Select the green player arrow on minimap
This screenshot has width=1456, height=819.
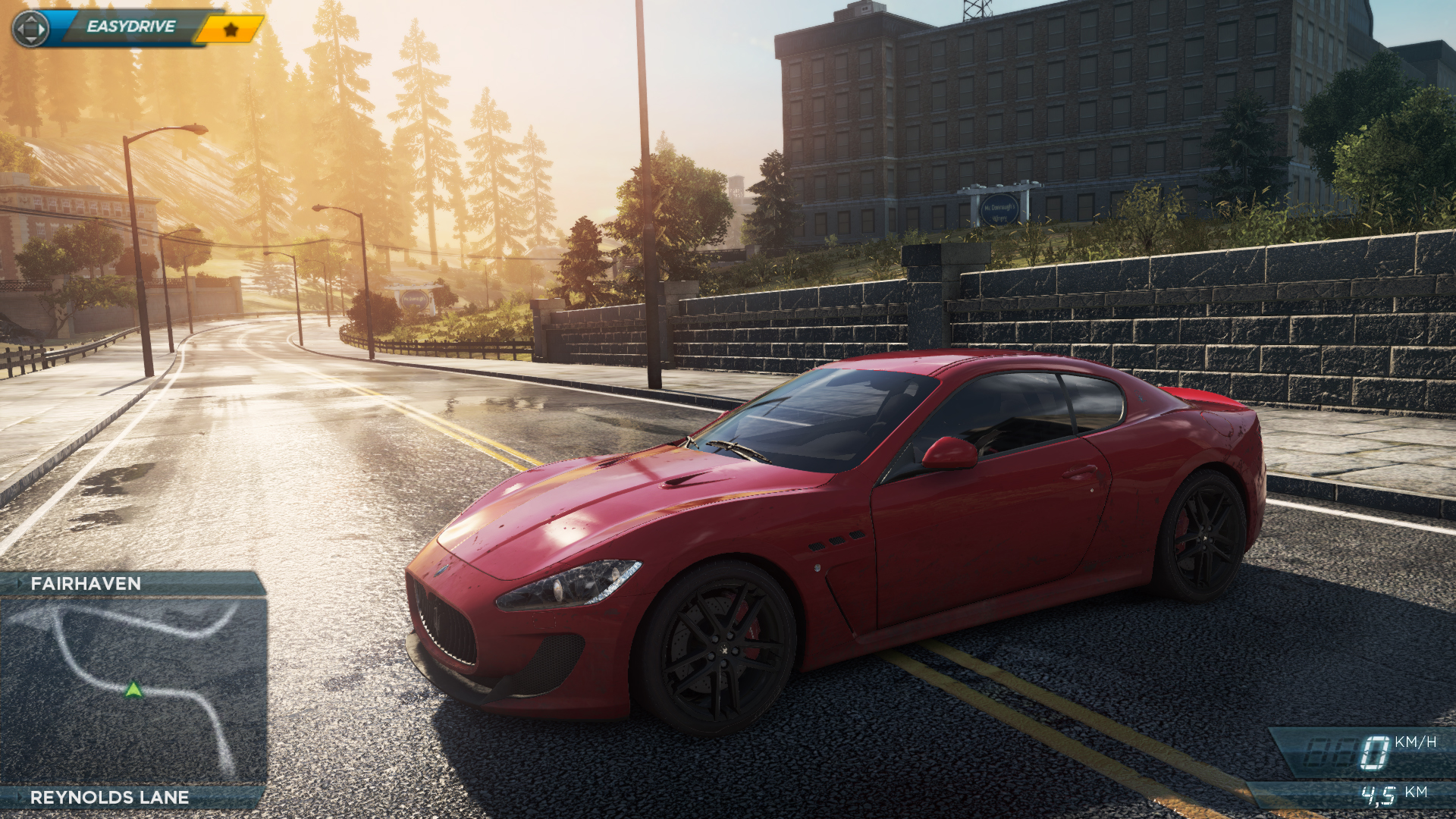133,689
